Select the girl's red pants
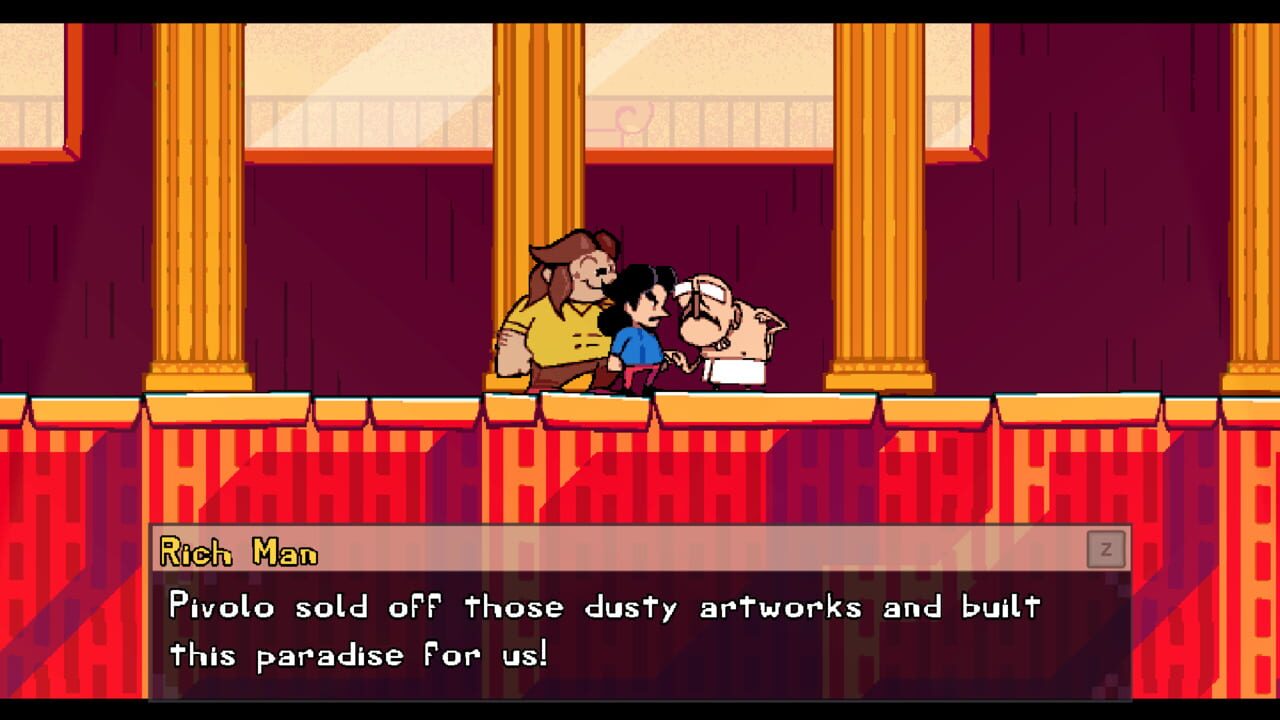Image resolution: width=1280 pixels, height=720 pixels. 640,378
